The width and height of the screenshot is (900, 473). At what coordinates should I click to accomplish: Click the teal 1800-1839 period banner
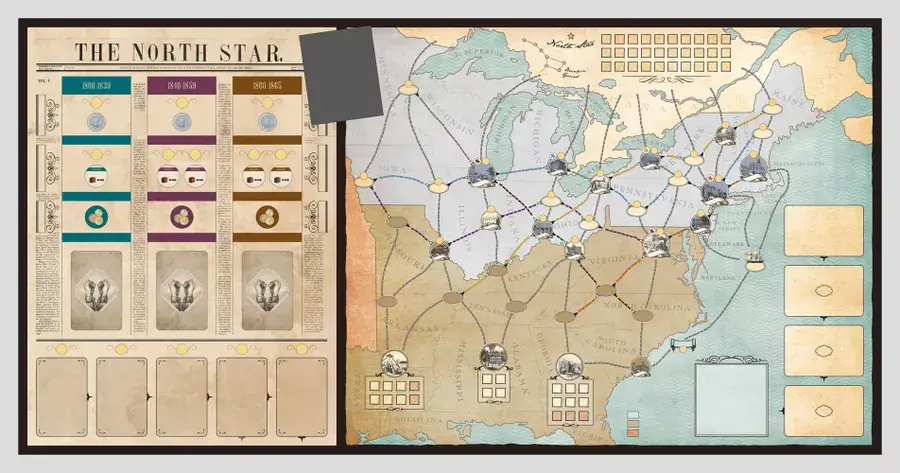[96, 87]
